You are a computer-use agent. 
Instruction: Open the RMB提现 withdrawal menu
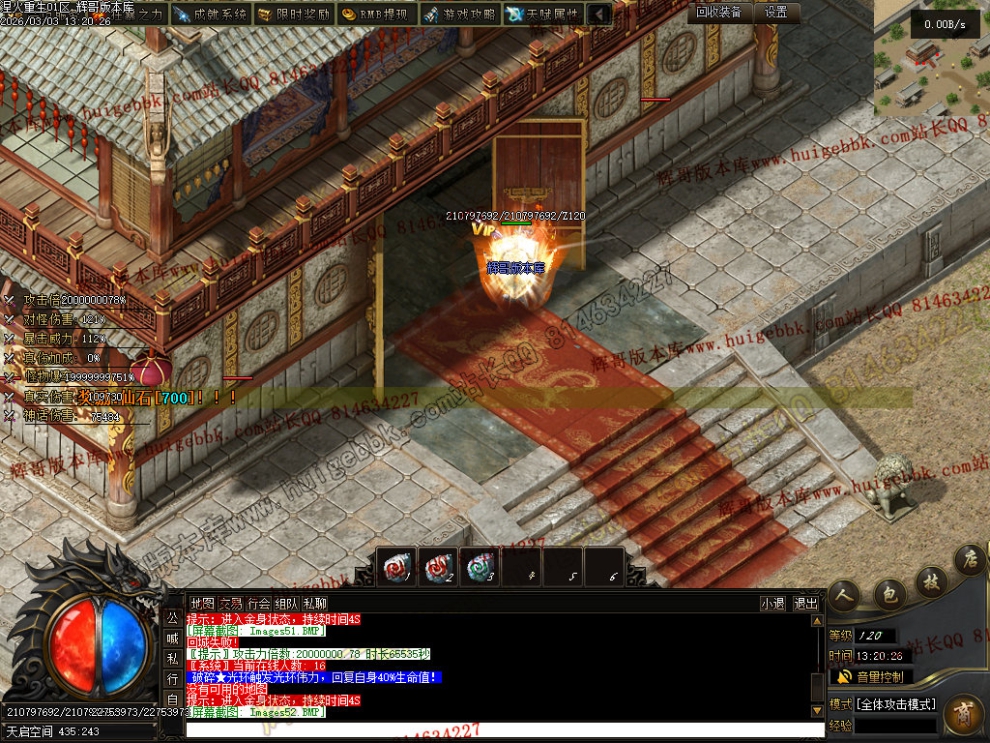(x=375, y=14)
